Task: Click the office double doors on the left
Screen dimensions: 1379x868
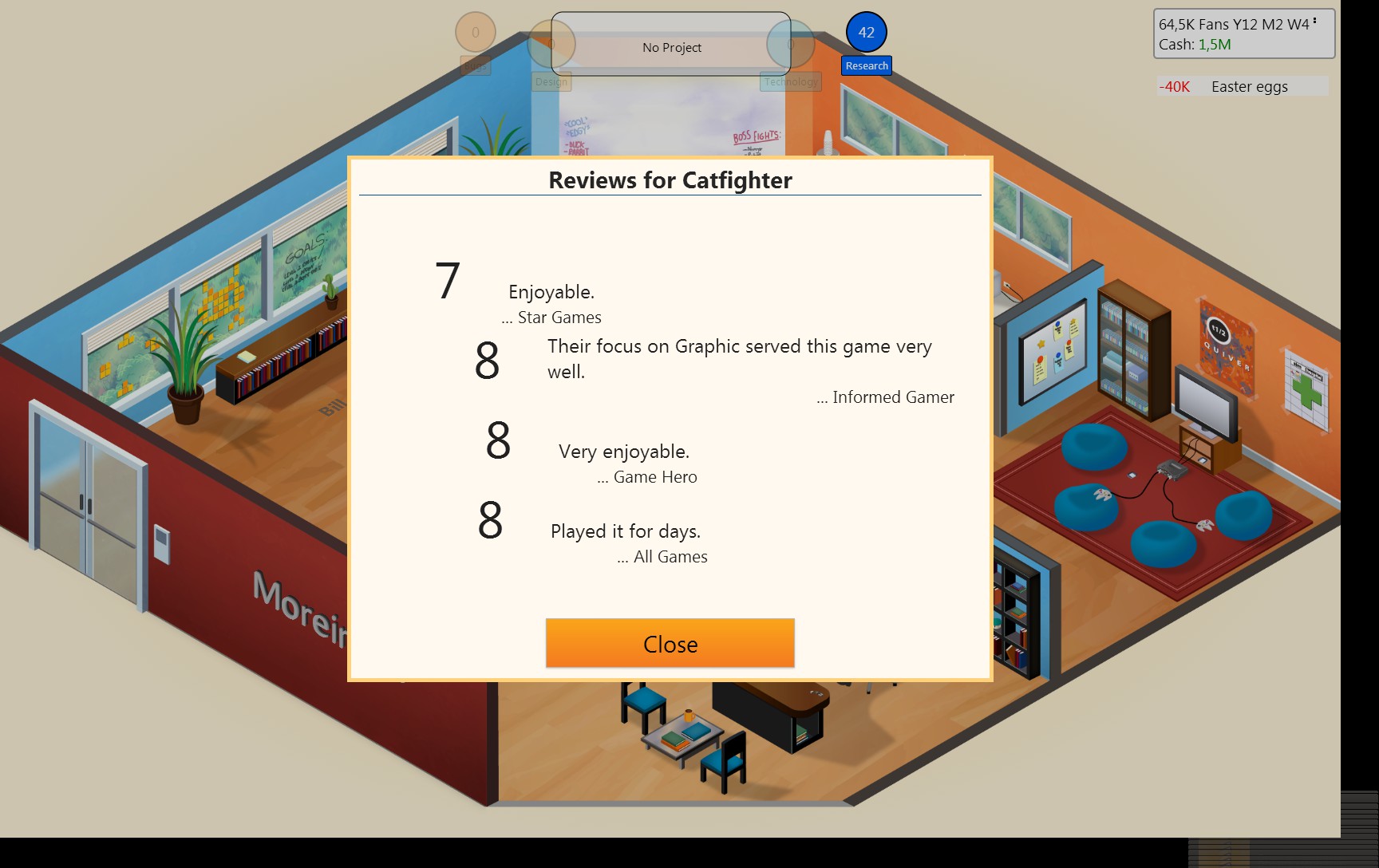Action: pos(84,483)
